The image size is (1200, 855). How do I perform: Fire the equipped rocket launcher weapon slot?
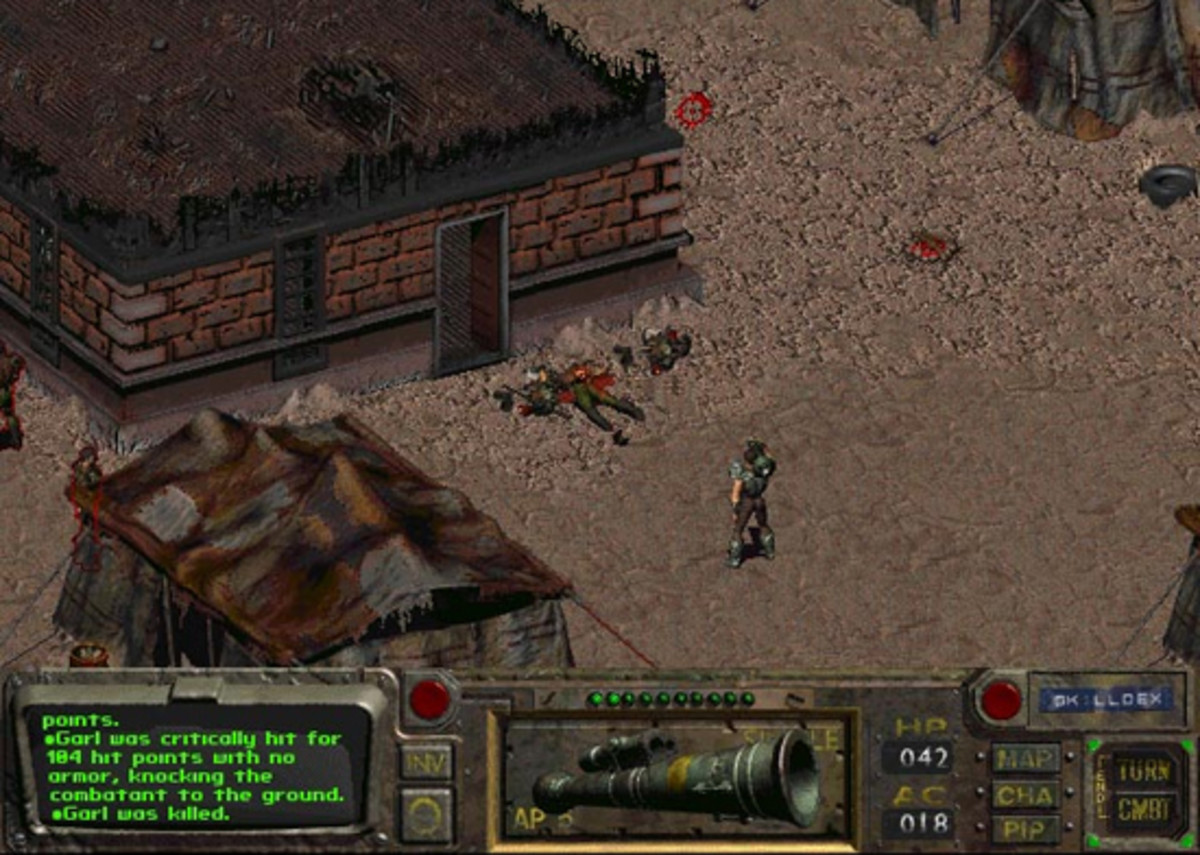(672, 777)
